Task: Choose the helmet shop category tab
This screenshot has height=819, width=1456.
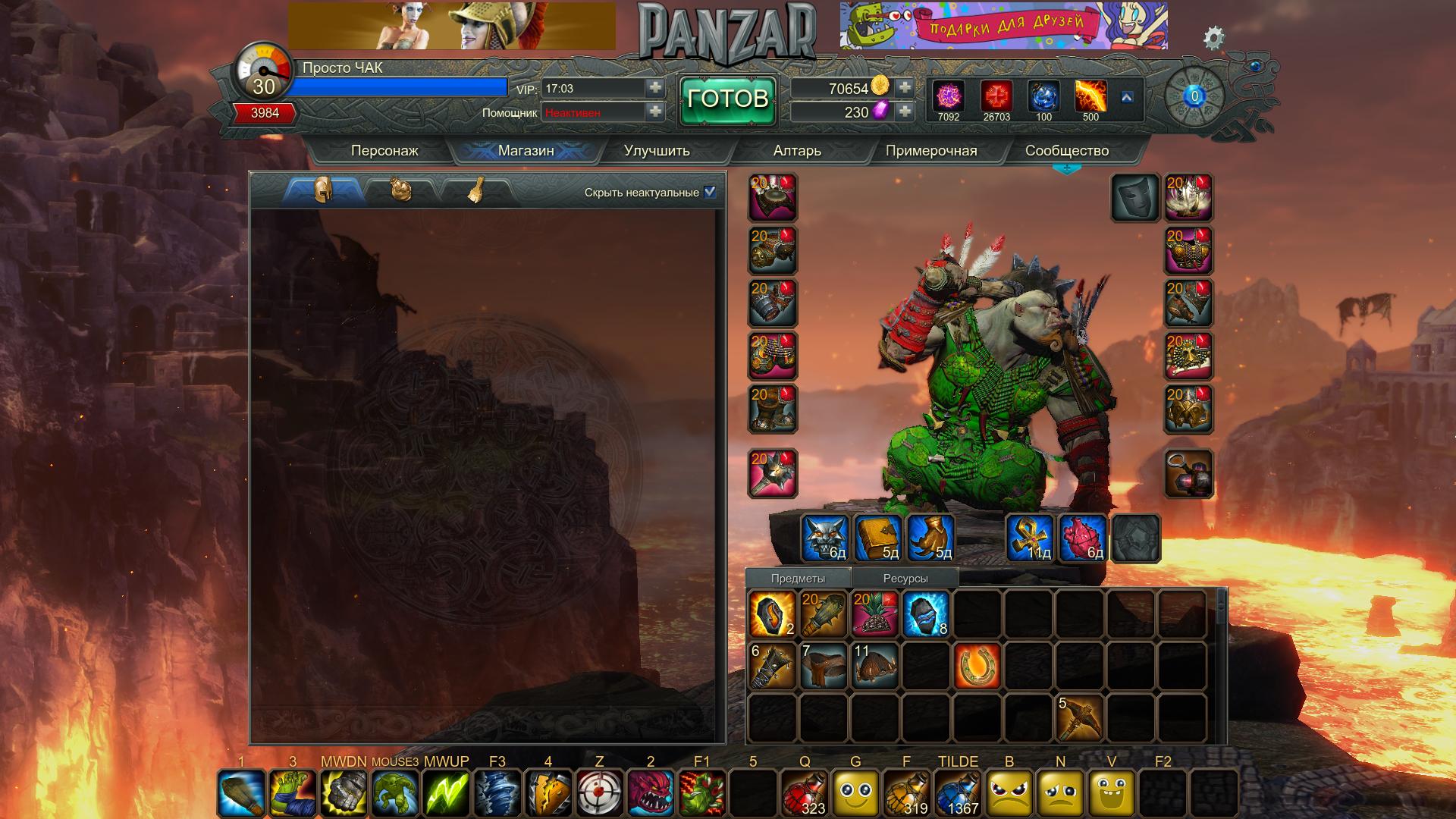Action: pos(324,190)
